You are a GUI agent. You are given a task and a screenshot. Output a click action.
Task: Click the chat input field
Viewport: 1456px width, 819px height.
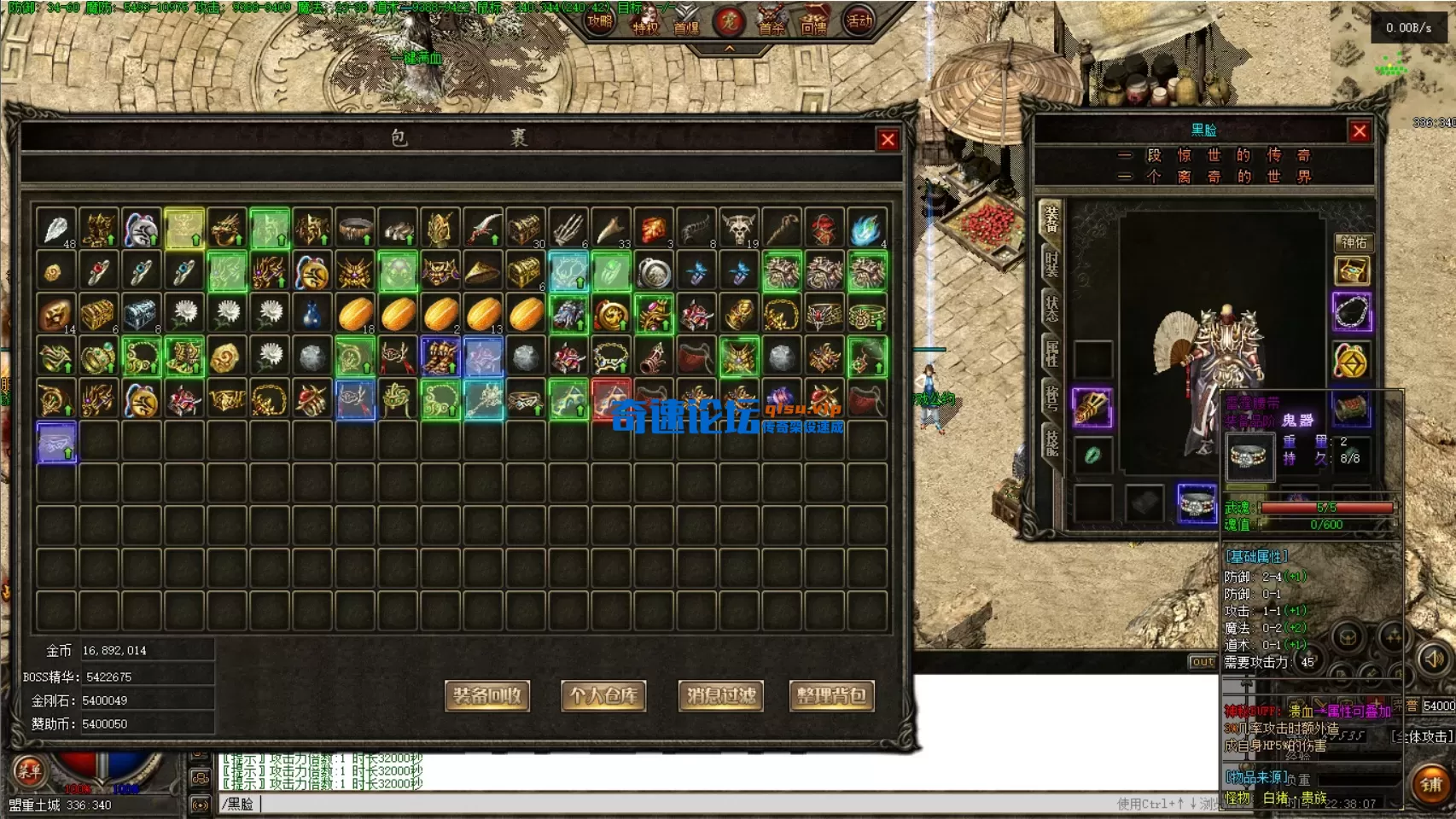pos(666,804)
